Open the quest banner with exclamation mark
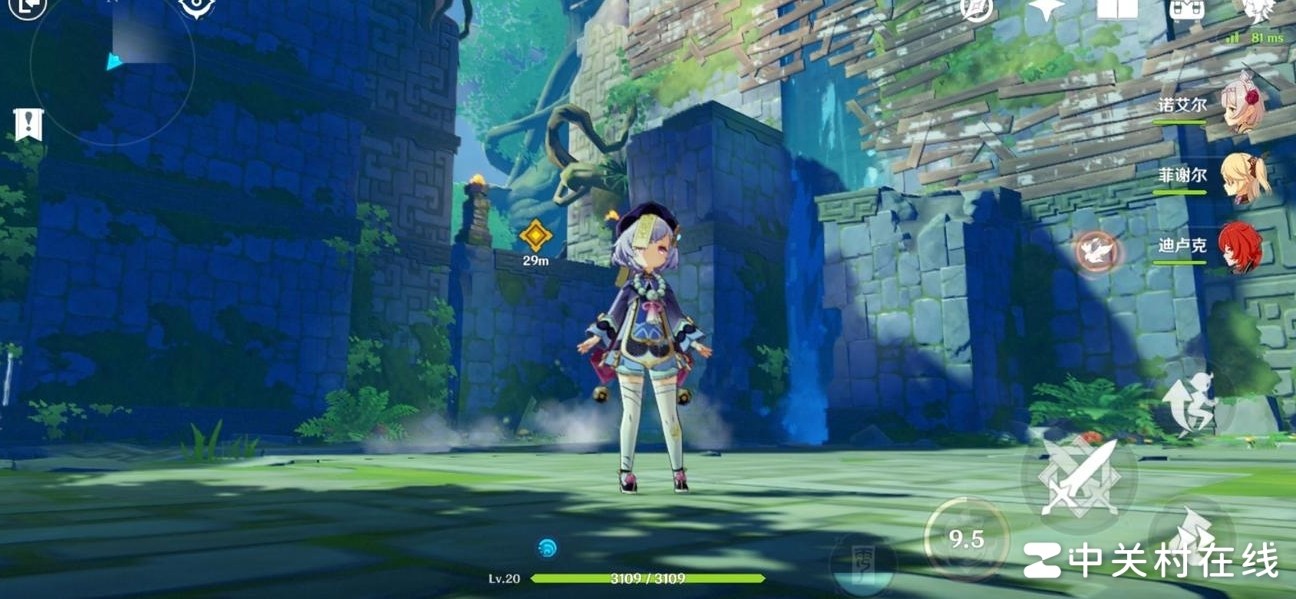1296x599 pixels. (28, 124)
